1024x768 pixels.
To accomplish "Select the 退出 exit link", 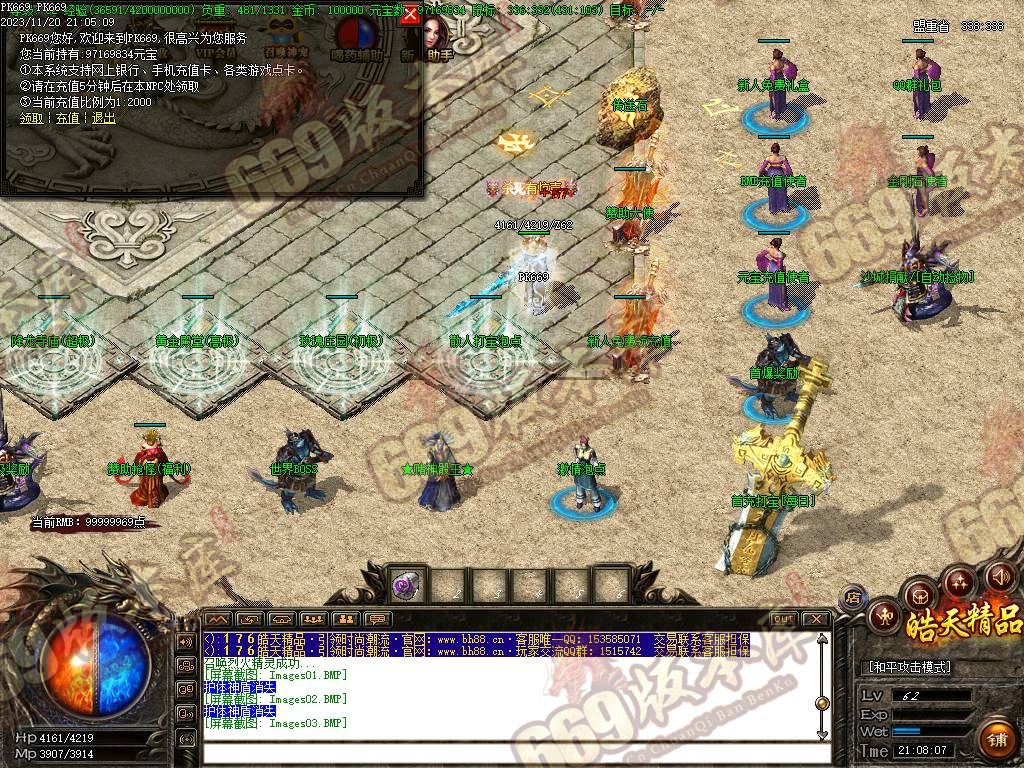I will [103, 117].
